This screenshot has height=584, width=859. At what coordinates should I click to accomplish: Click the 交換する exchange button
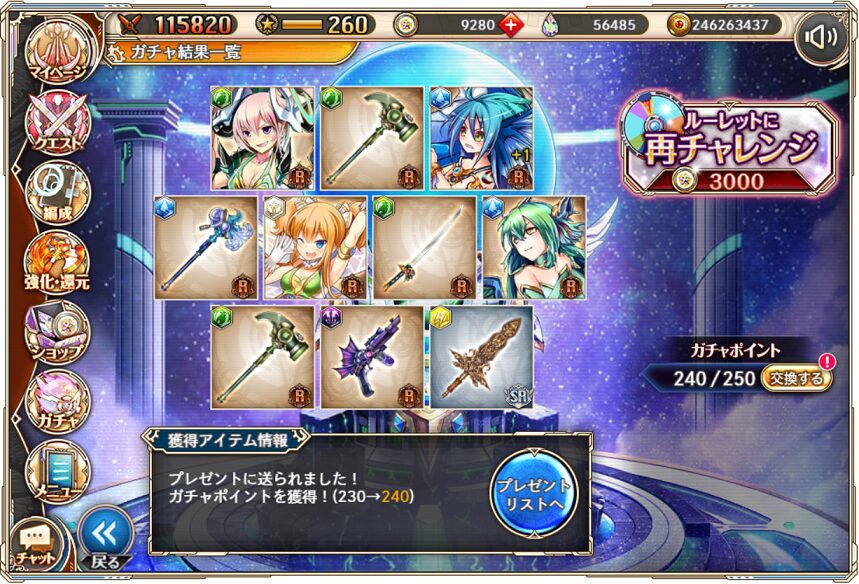click(x=796, y=379)
